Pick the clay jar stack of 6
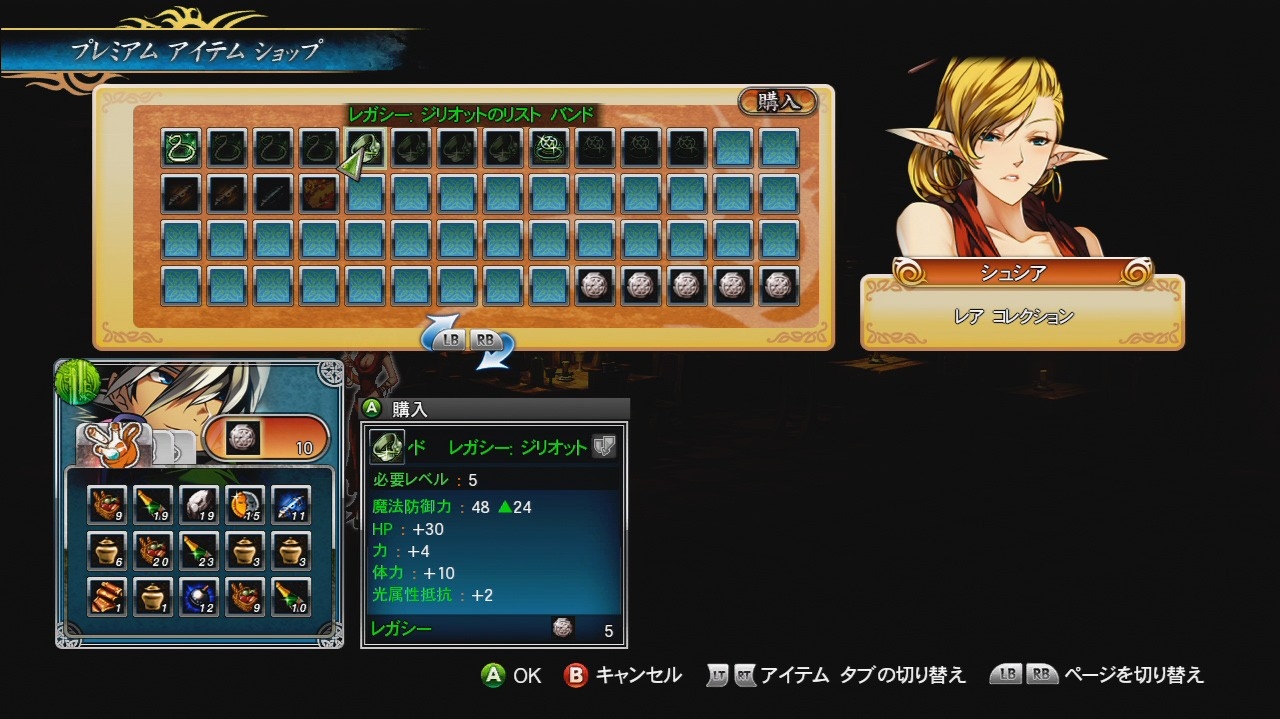 (107, 551)
